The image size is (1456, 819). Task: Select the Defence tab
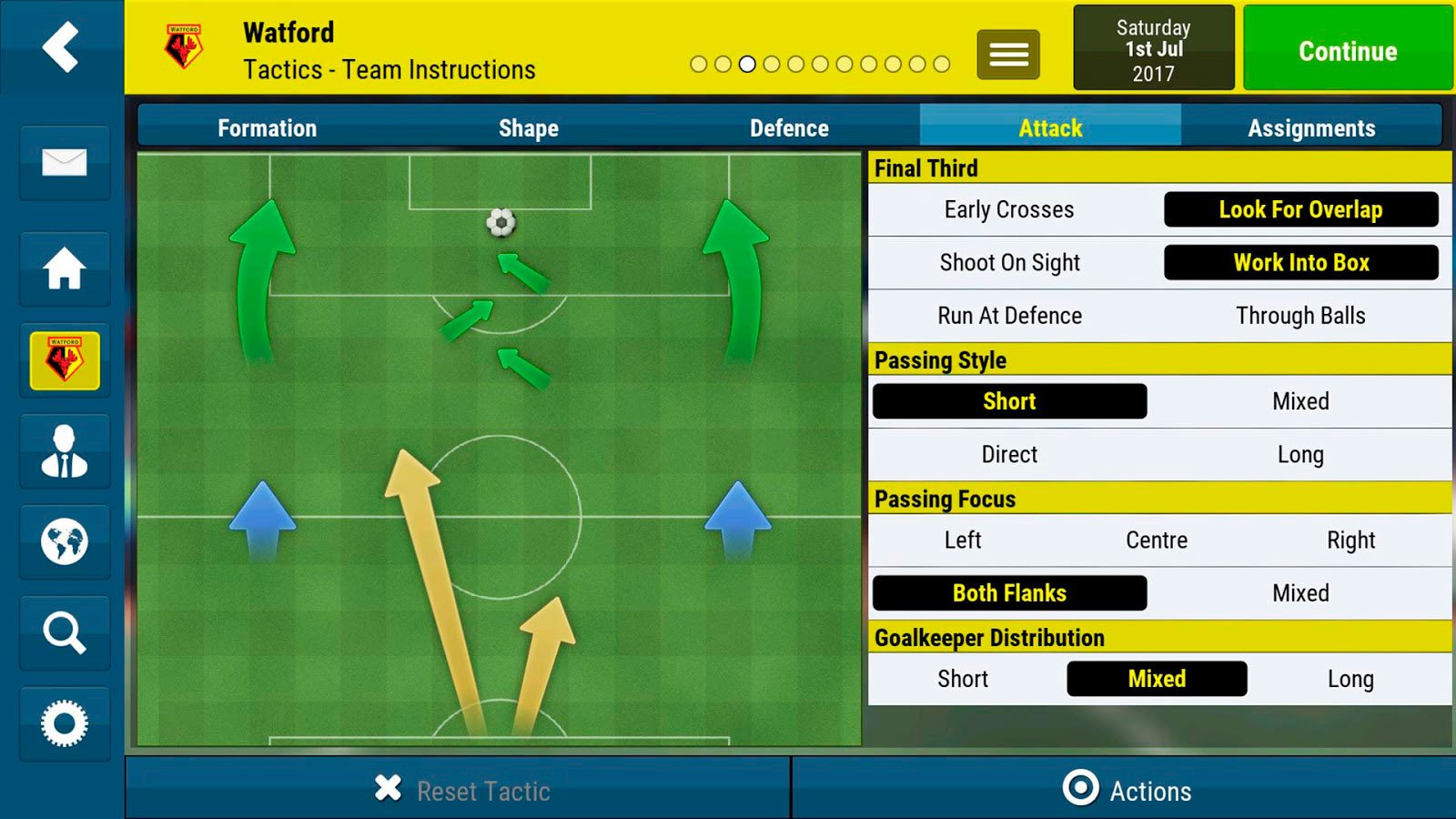[x=789, y=128]
